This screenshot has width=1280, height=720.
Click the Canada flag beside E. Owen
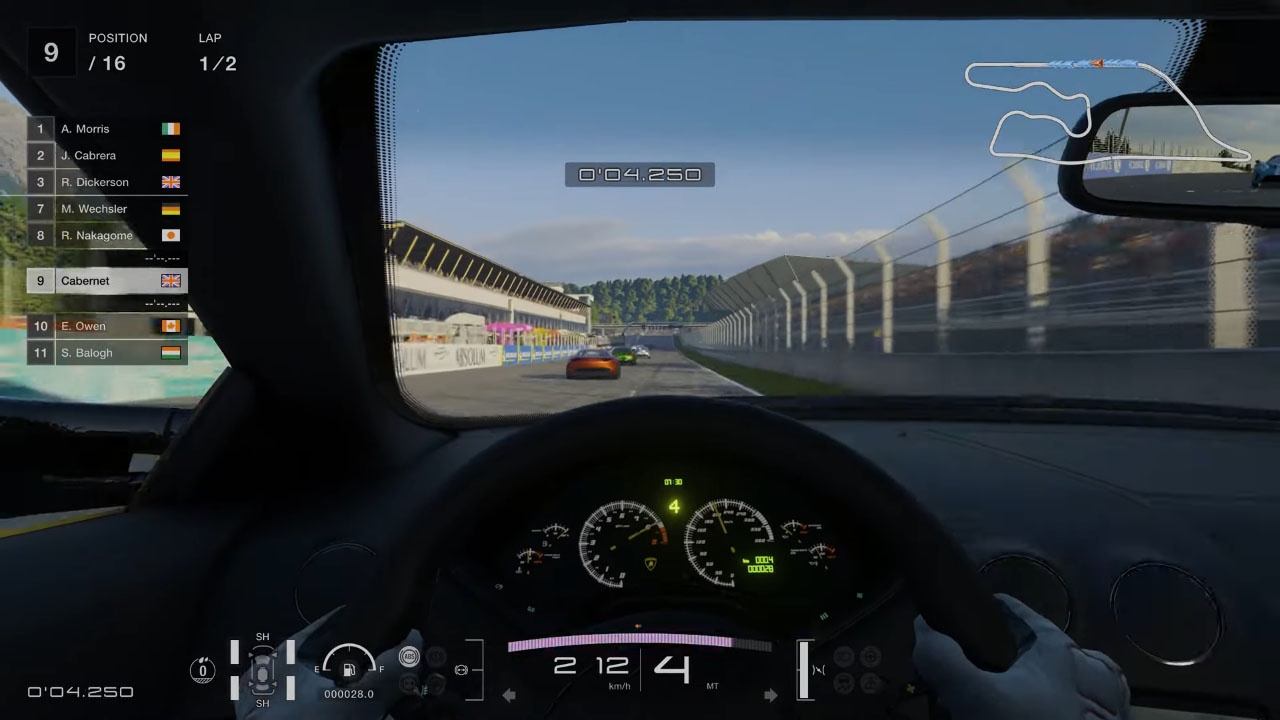[169, 325]
